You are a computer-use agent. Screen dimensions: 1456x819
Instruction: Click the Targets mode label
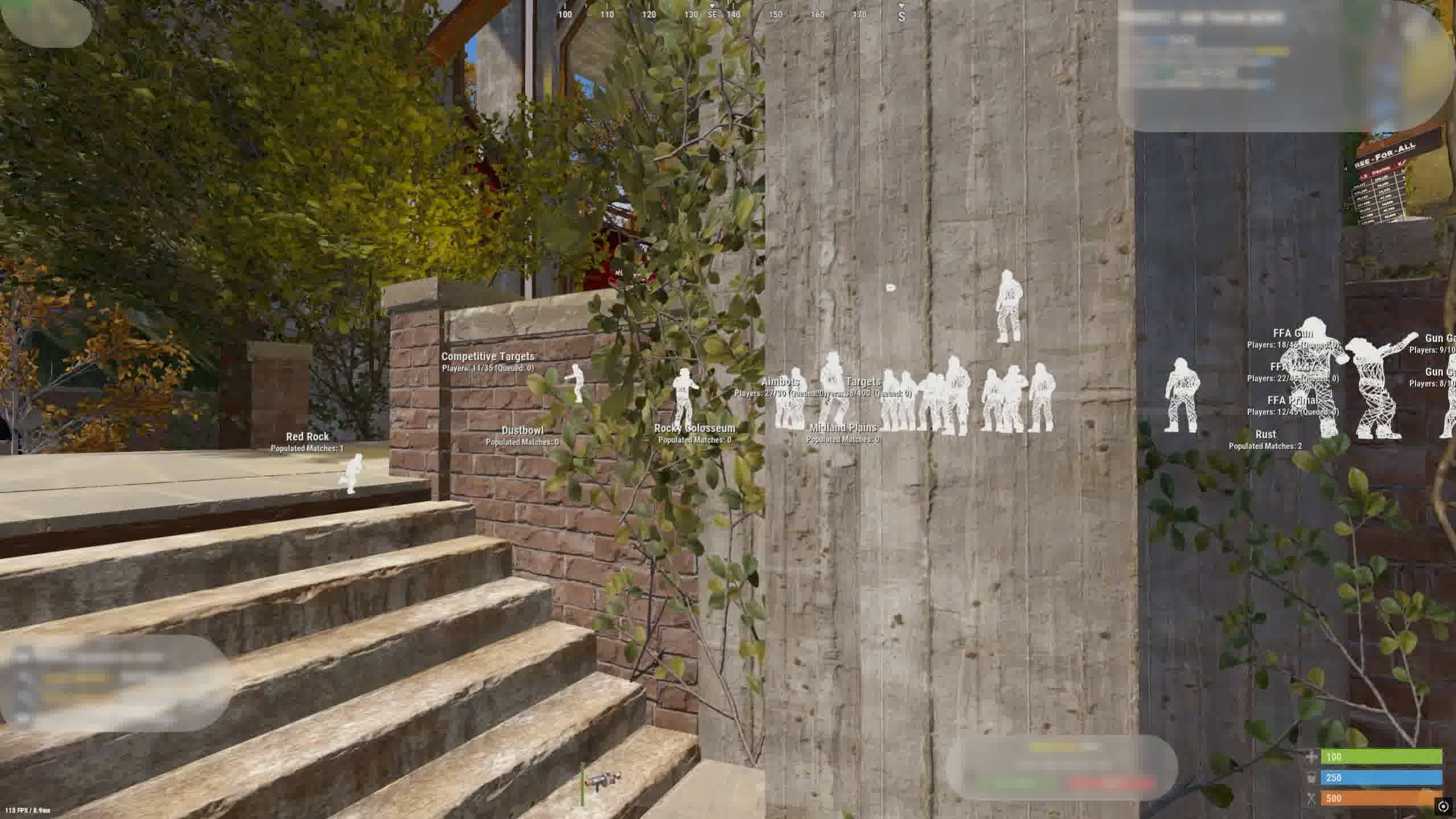click(863, 380)
